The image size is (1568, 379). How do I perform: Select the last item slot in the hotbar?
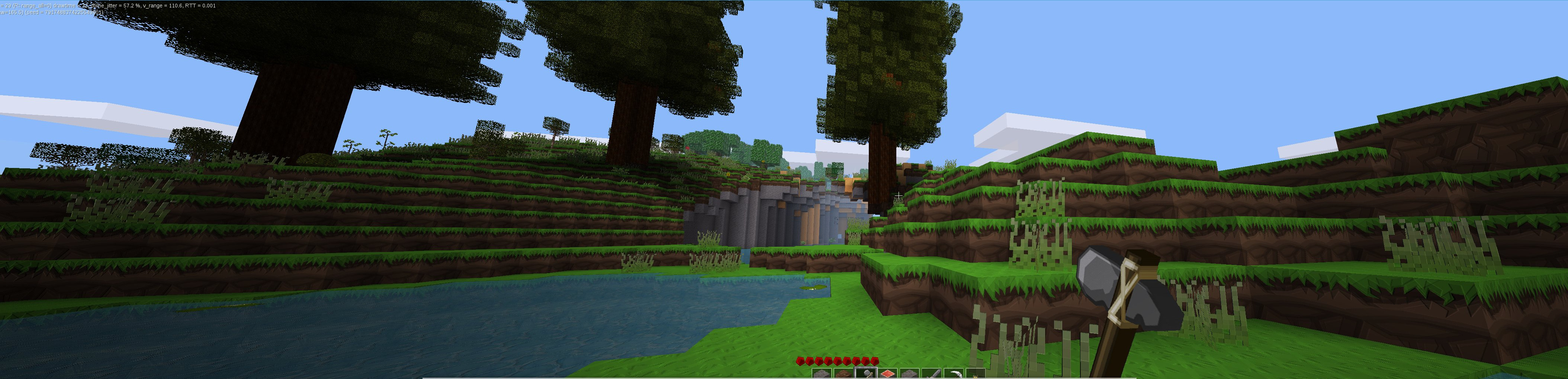(x=975, y=373)
